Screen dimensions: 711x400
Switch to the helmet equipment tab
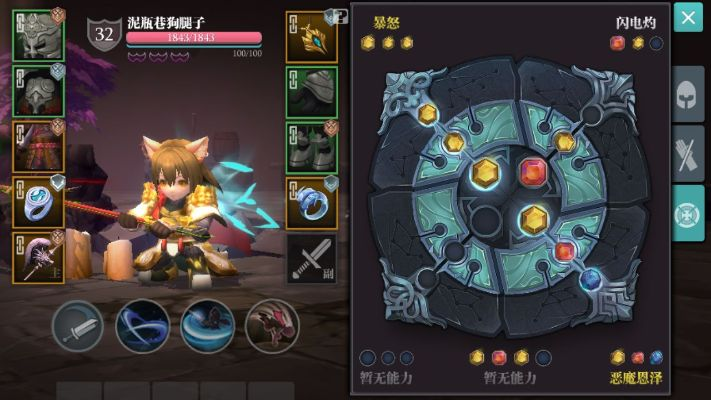pyautogui.click(x=687, y=95)
